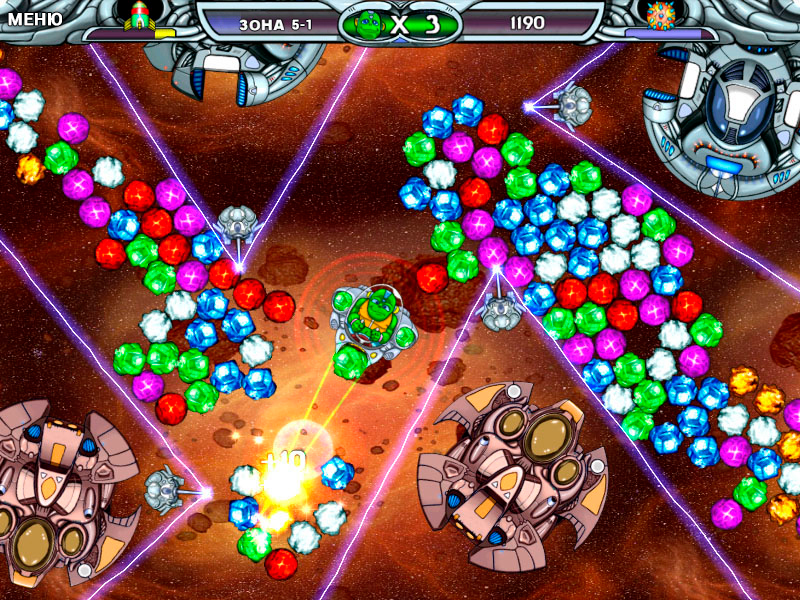Open the МЕНЮ button
800x600 pixels.
35,19
